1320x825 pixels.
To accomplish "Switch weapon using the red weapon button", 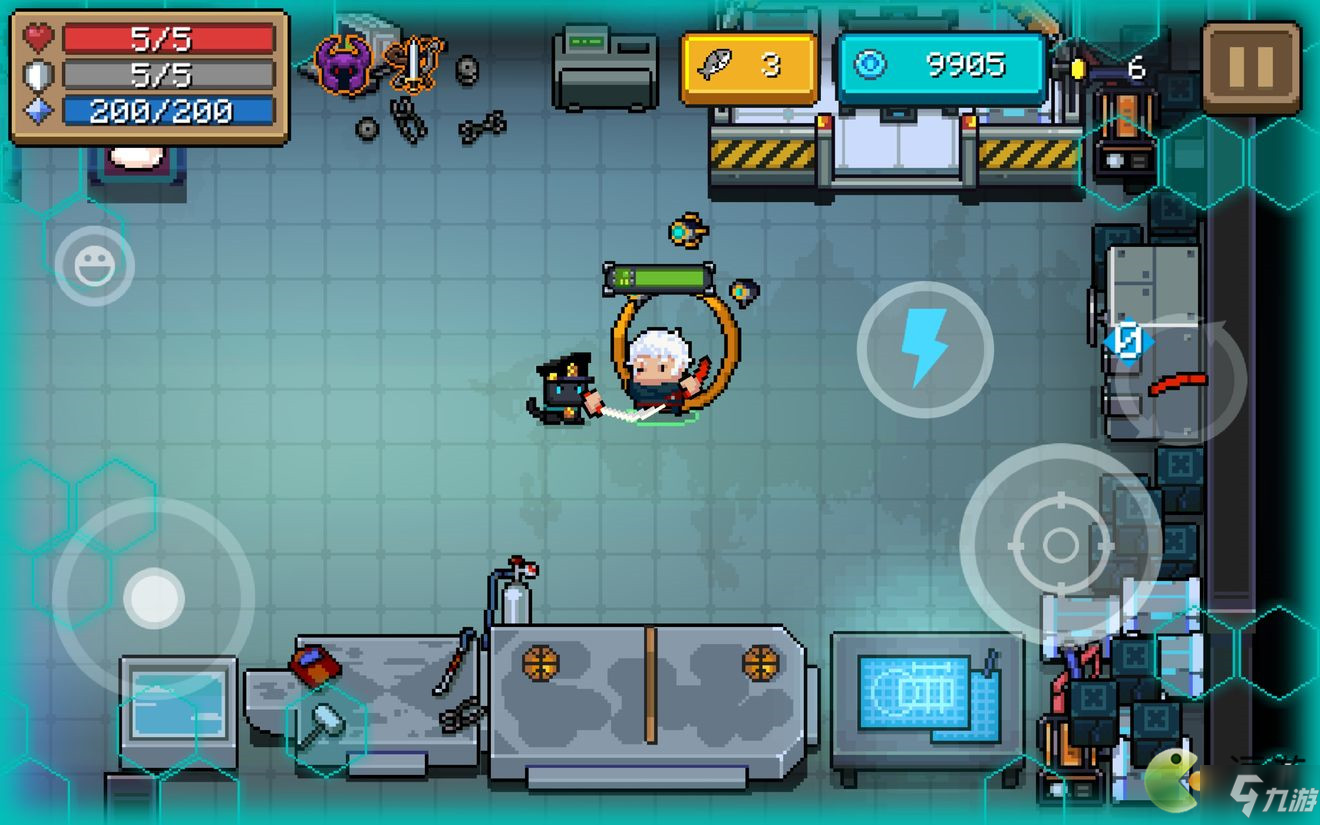I will 1180,381.
